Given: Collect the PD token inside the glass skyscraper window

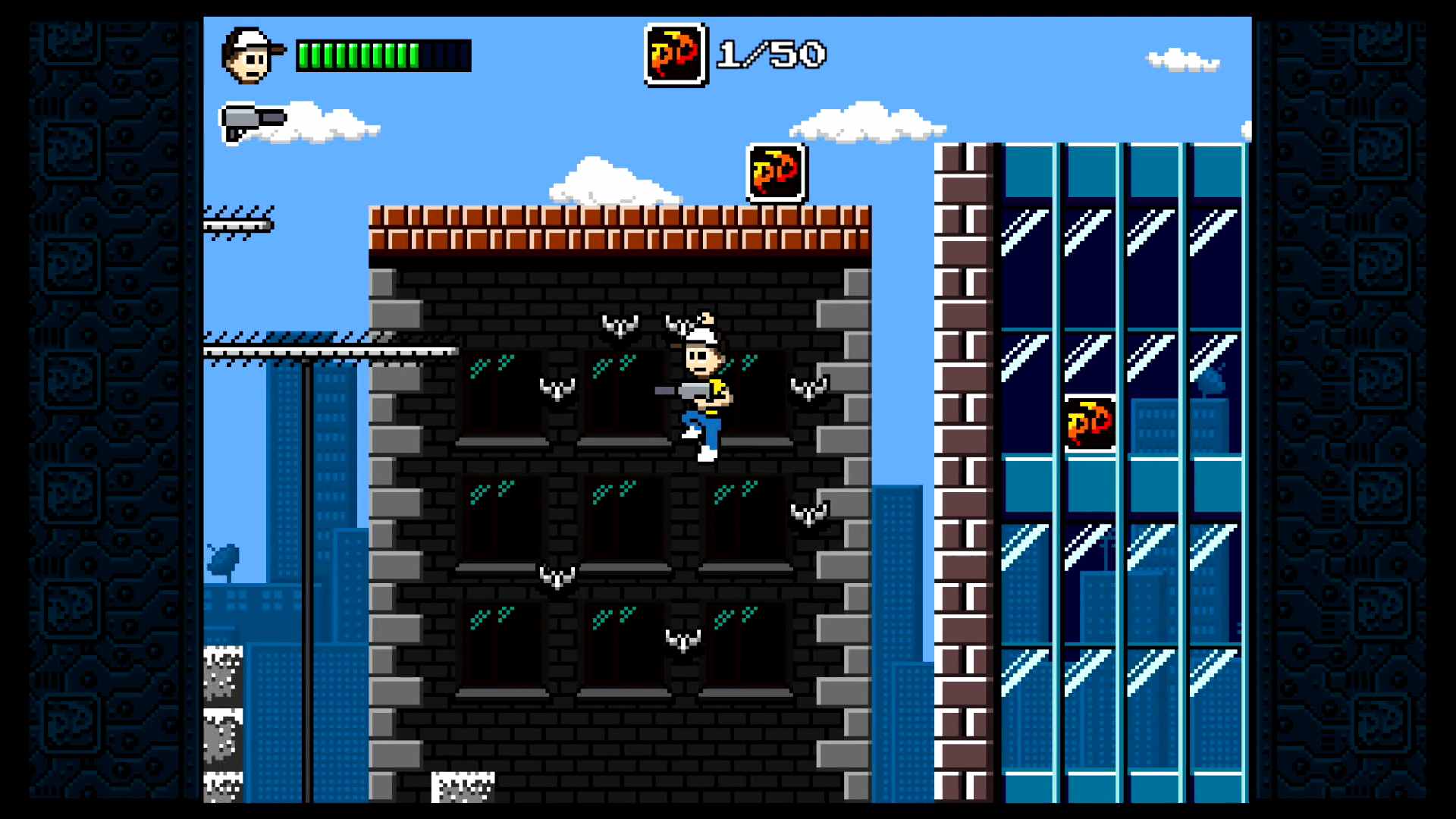Looking at the screenshot, I should tap(1090, 422).
